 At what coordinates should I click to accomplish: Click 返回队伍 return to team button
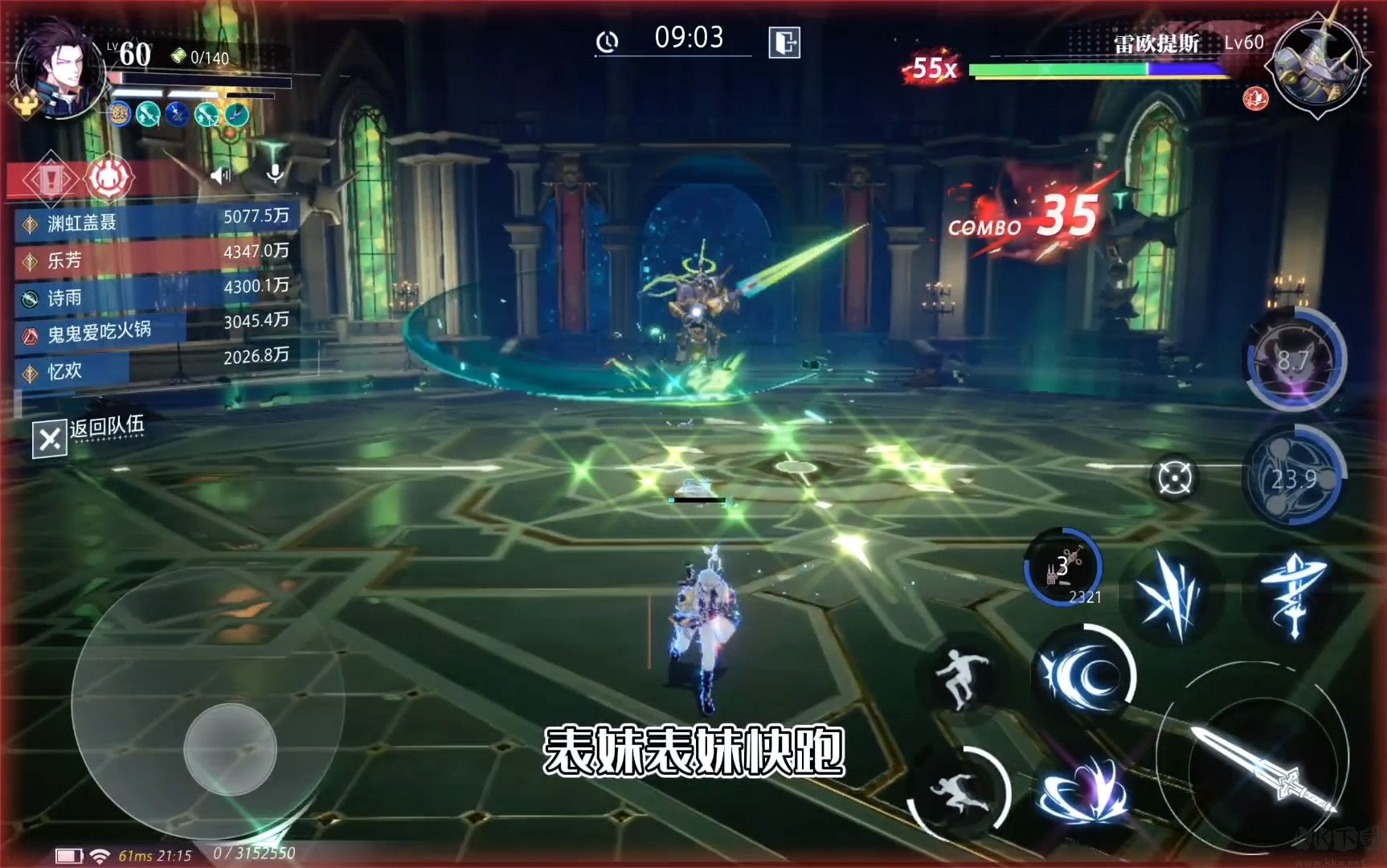tap(90, 436)
